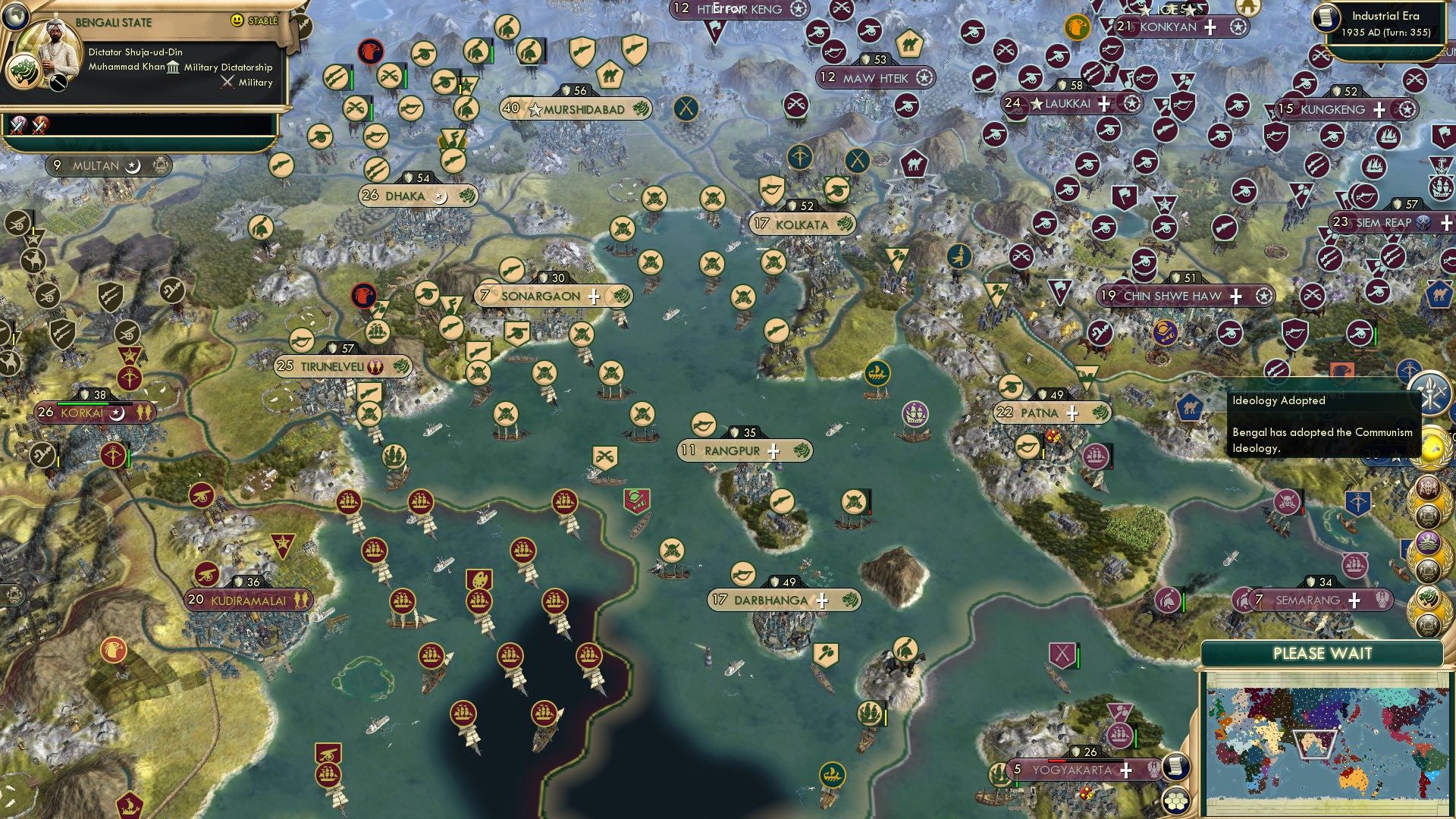Select the Kolkata city banner
The width and height of the screenshot is (1456, 819).
tap(802, 224)
